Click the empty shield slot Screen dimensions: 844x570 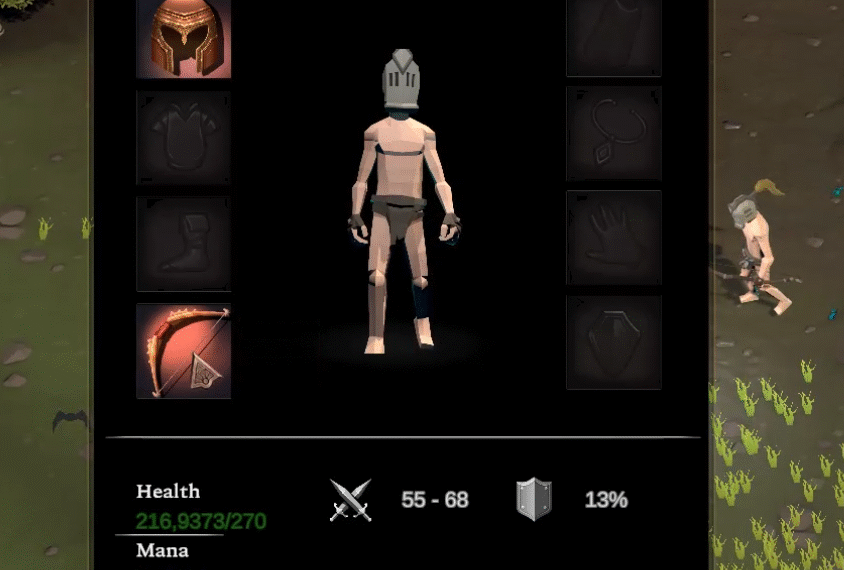pyautogui.click(x=613, y=342)
